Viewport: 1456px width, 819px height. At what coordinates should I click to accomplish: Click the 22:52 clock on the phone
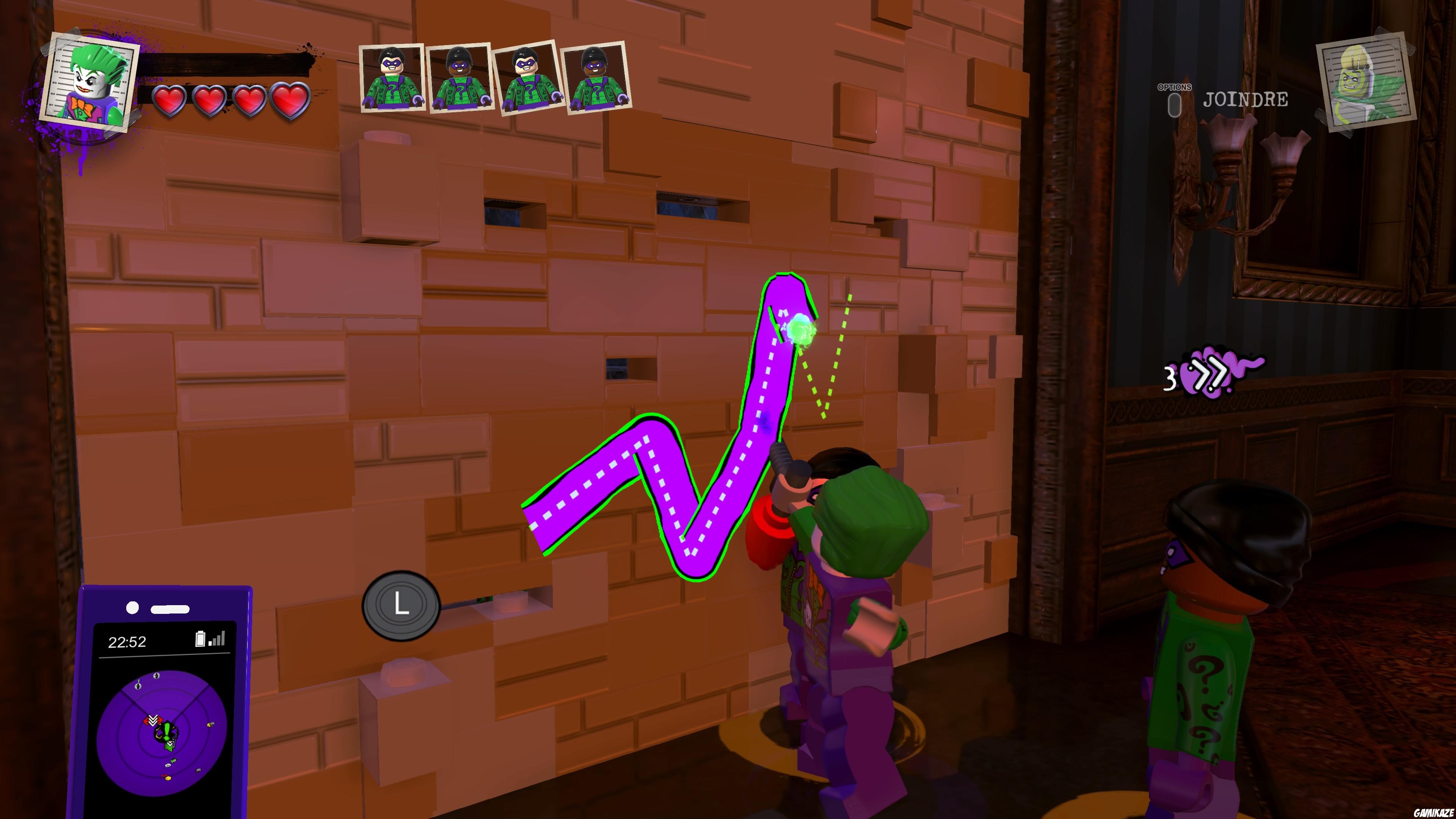[128, 642]
